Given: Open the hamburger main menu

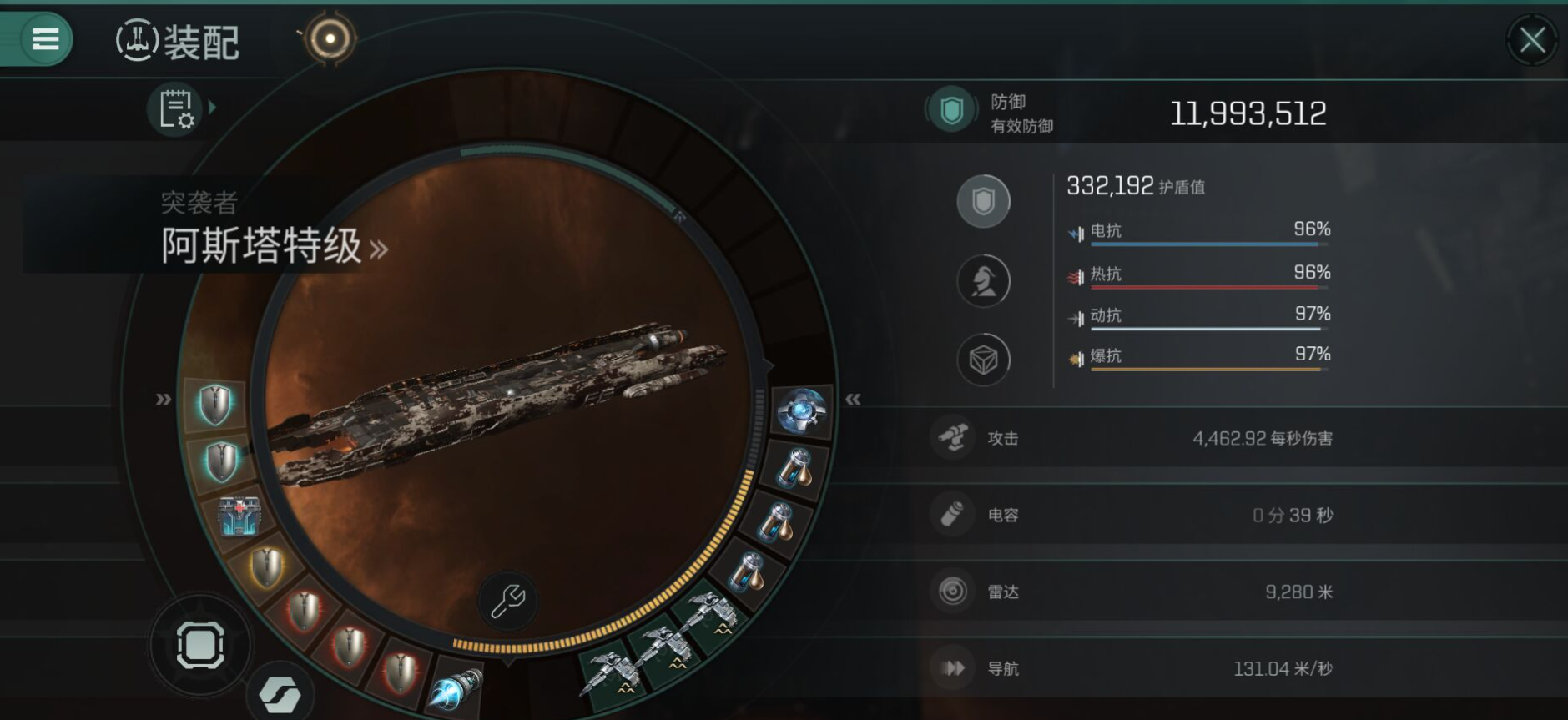Looking at the screenshot, I should pyautogui.click(x=45, y=38).
